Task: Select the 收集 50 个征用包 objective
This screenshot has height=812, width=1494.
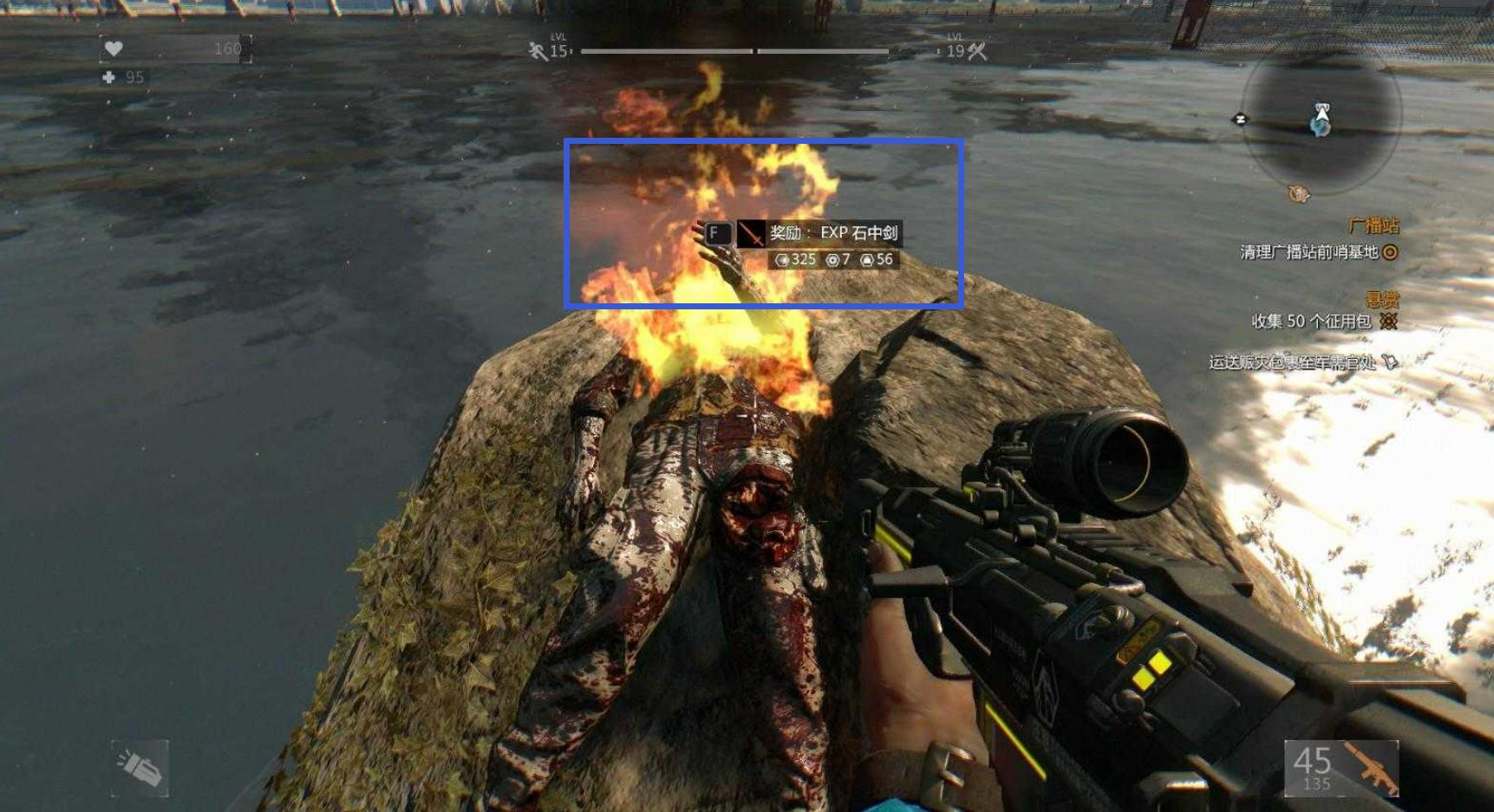Action: click(1311, 322)
